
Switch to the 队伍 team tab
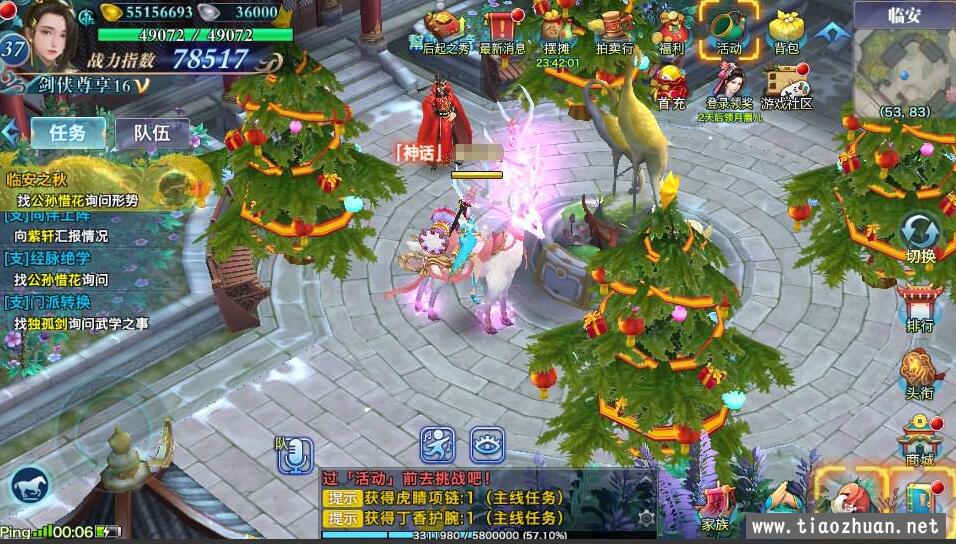pyautogui.click(x=152, y=133)
